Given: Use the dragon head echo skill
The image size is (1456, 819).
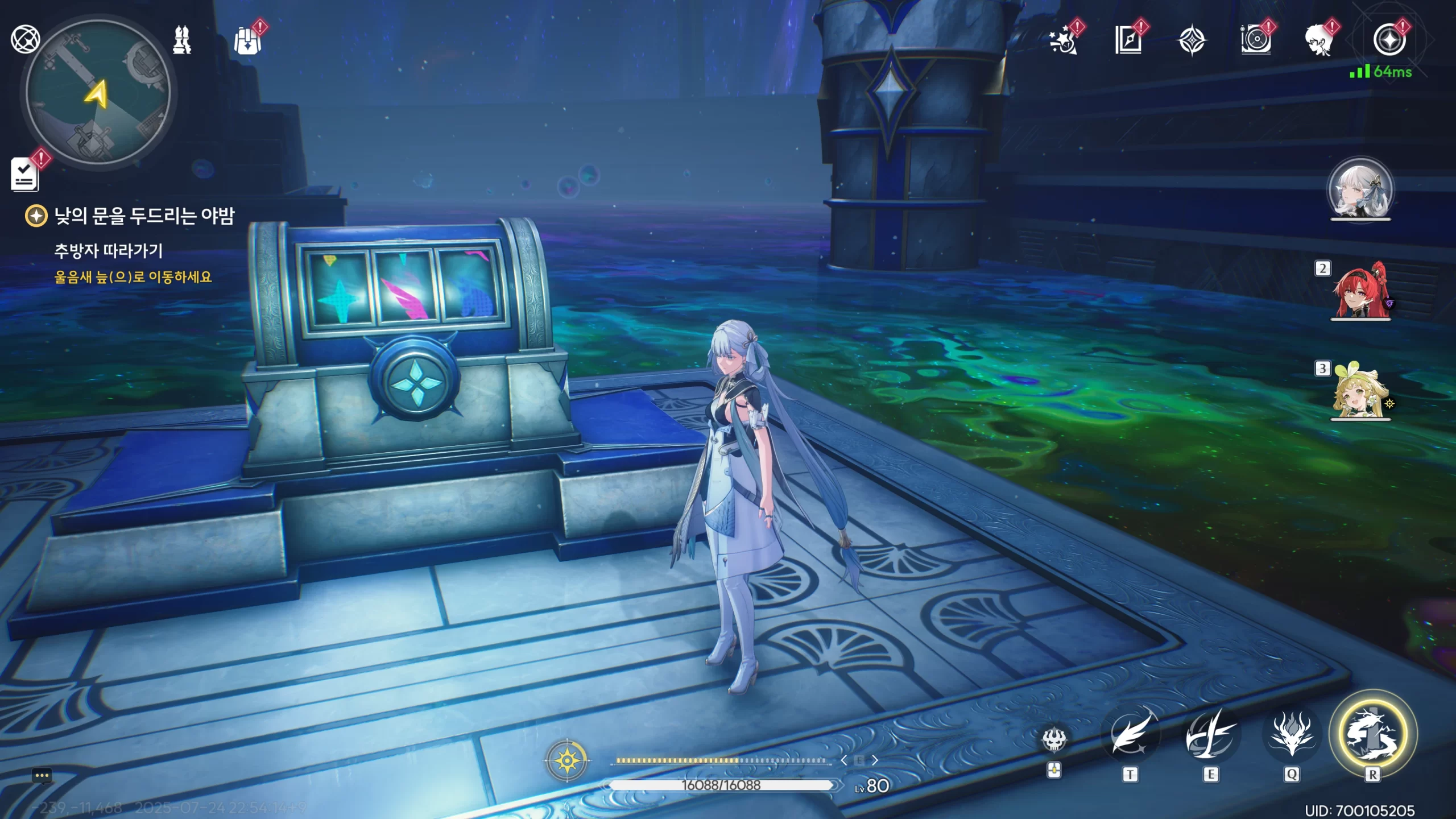Looking at the screenshot, I should point(1291,735).
